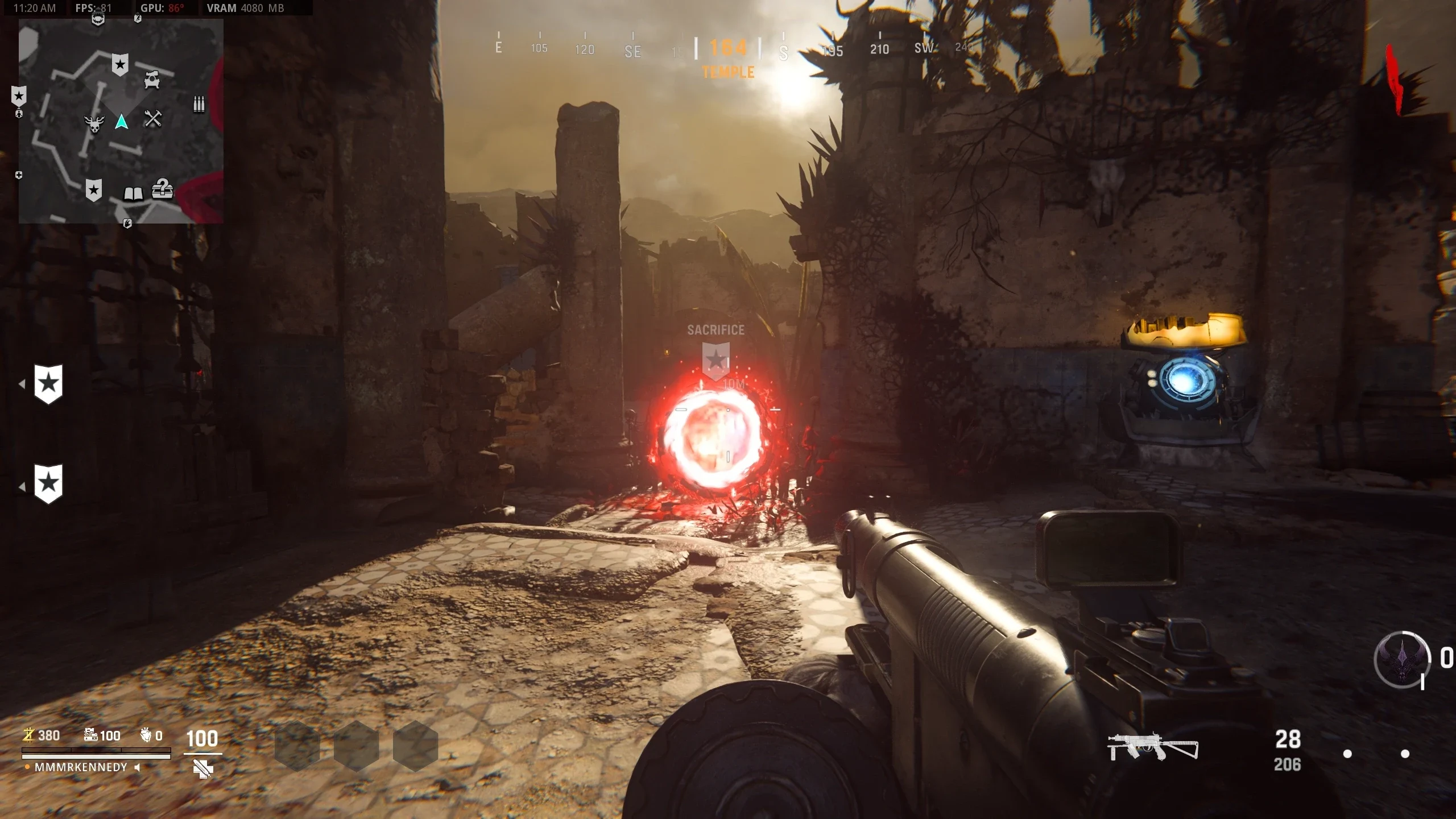This screenshot has height=819, width=1456.
Task: Select the cyan player arrow on minimap
Action: (121, 122)
